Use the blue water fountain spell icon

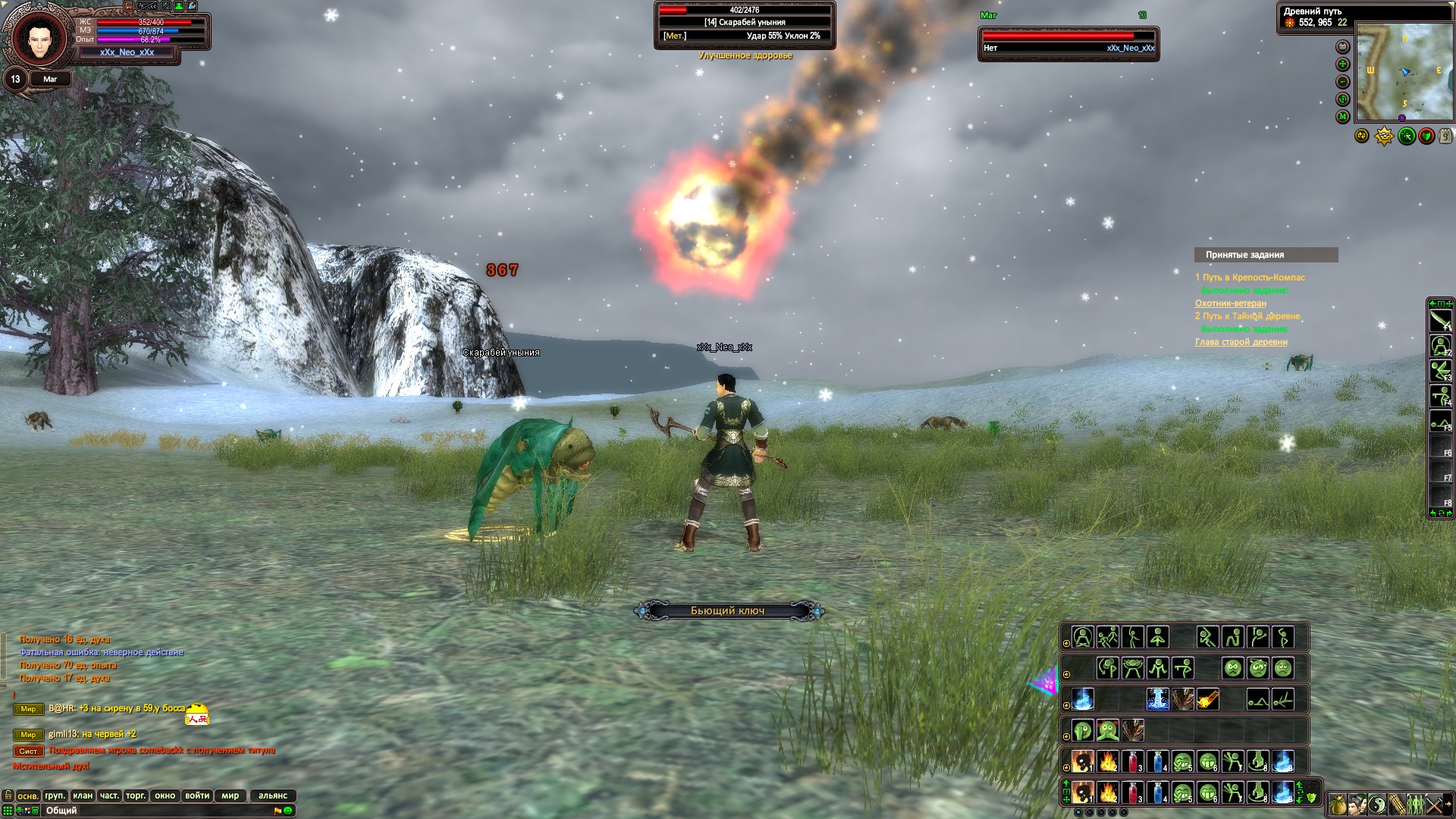(1157, 699)
